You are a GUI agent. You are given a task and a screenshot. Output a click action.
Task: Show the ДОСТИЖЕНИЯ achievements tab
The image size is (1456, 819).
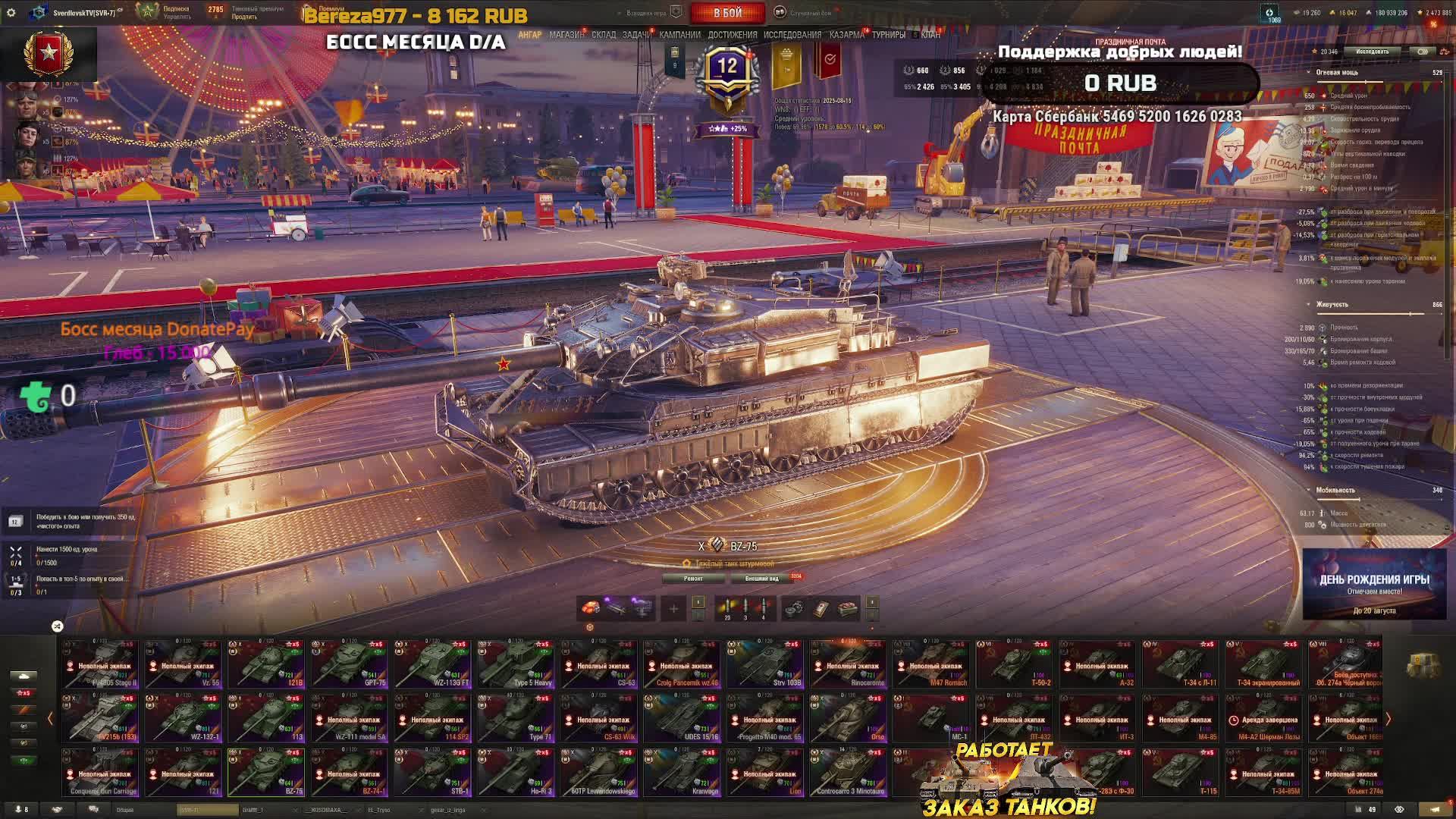pyautogui.click(x=732, y=35)
